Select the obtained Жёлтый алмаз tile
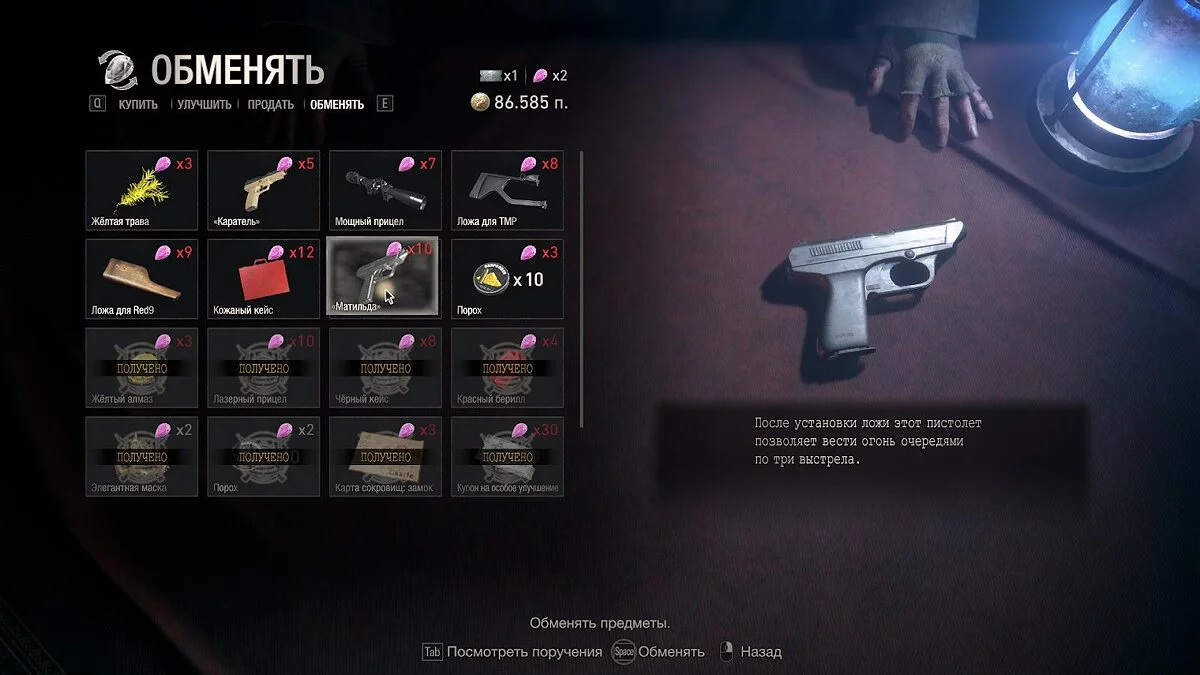This screenshot has height=675, width=1200. coord(139,367)
